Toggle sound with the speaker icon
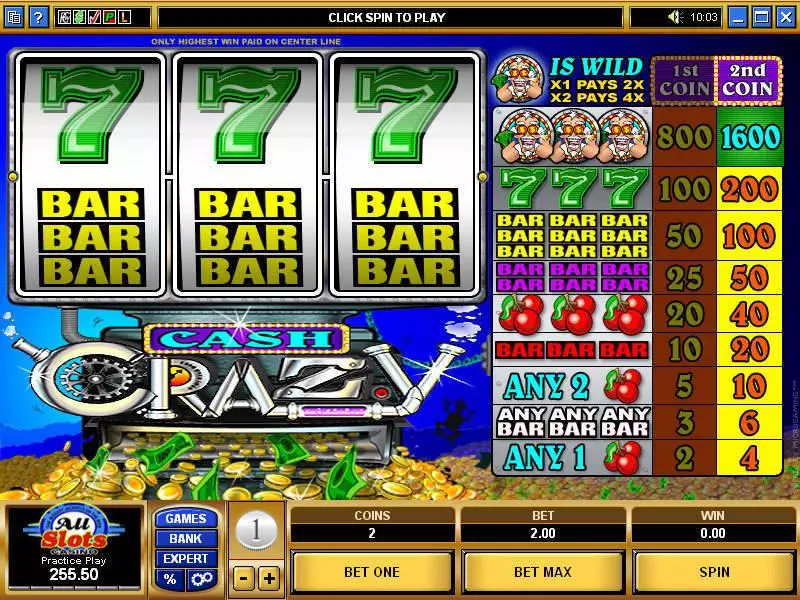 click(x=675, y=17)
